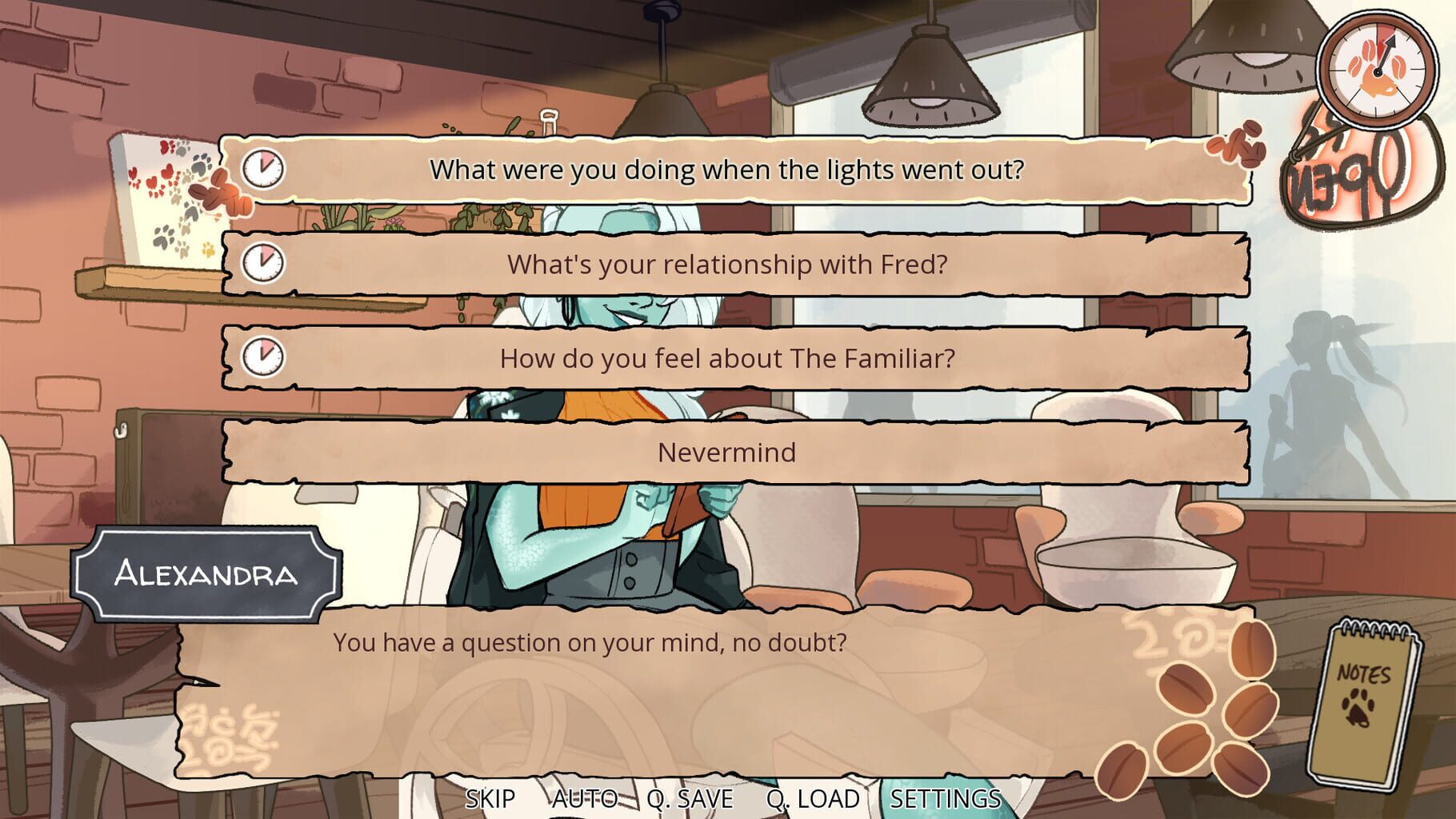Choose 'How do you feel about The Familiar?'

pyautogui.click(x=728, y=358)
